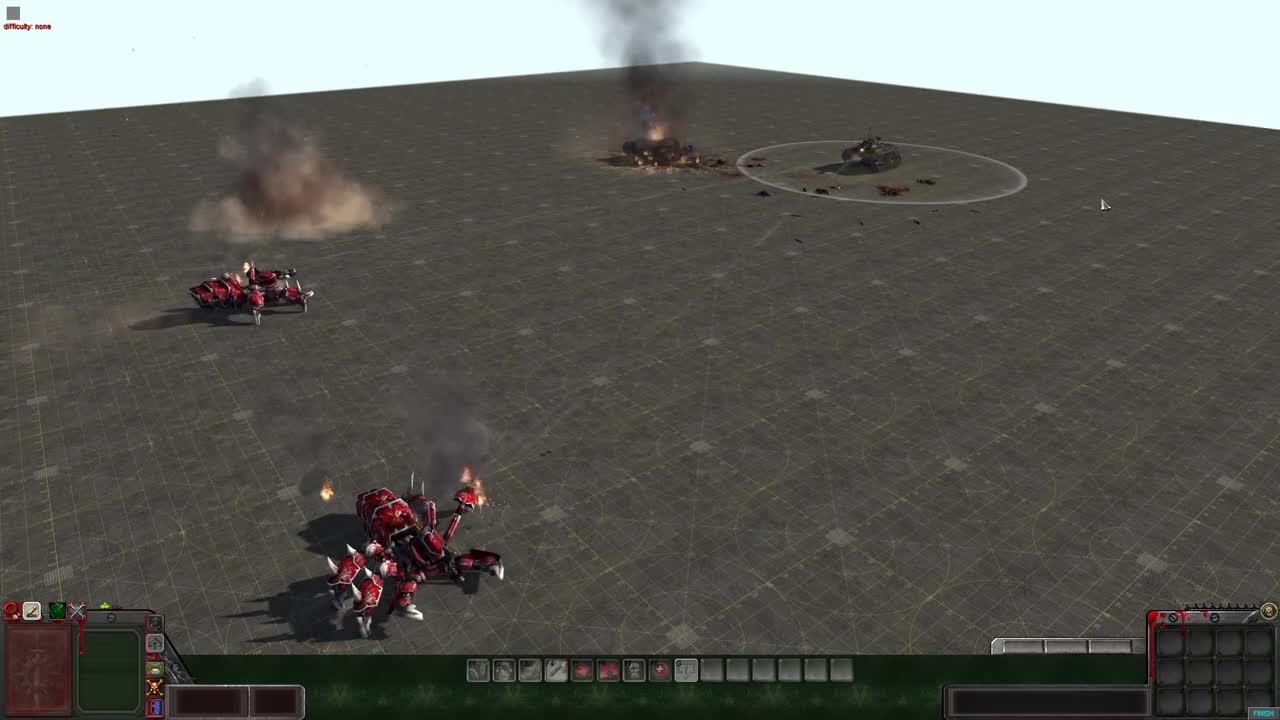
Task: Select the crossed-tools repair icon
Action: (77, 610)
